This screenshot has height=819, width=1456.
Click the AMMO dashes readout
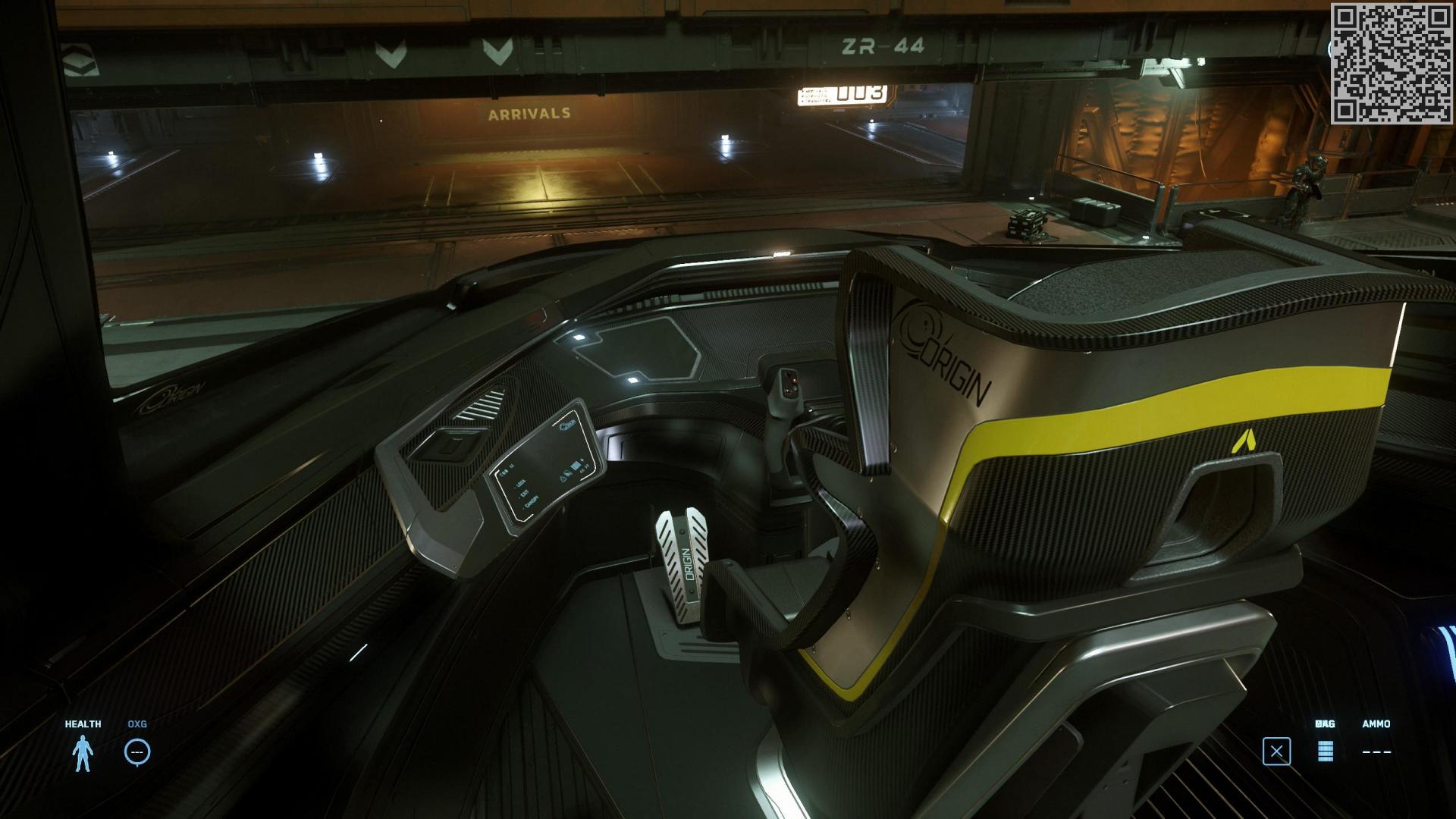coord(1378,752)
